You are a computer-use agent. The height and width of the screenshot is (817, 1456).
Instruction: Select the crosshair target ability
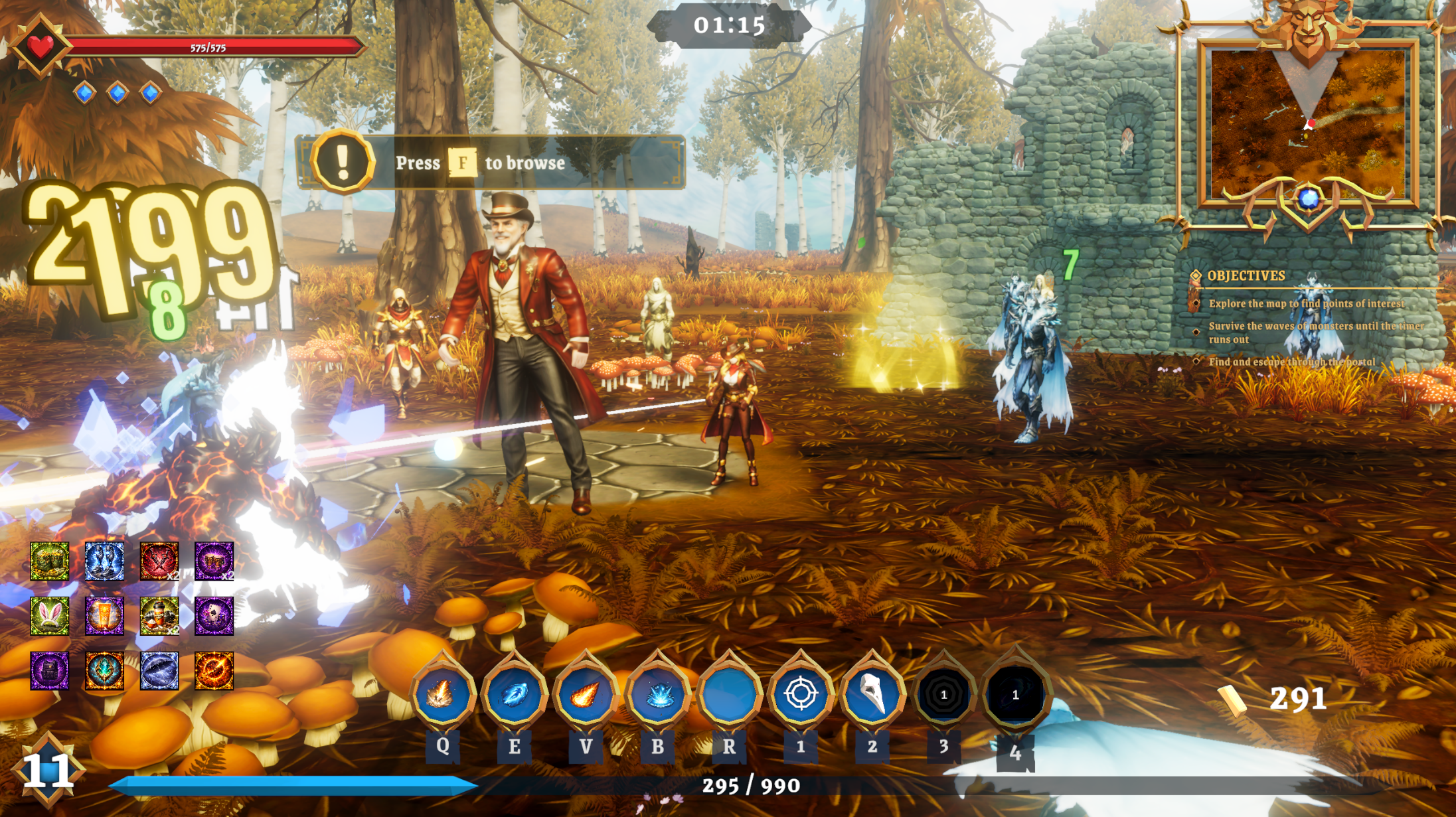click(801, 694)
